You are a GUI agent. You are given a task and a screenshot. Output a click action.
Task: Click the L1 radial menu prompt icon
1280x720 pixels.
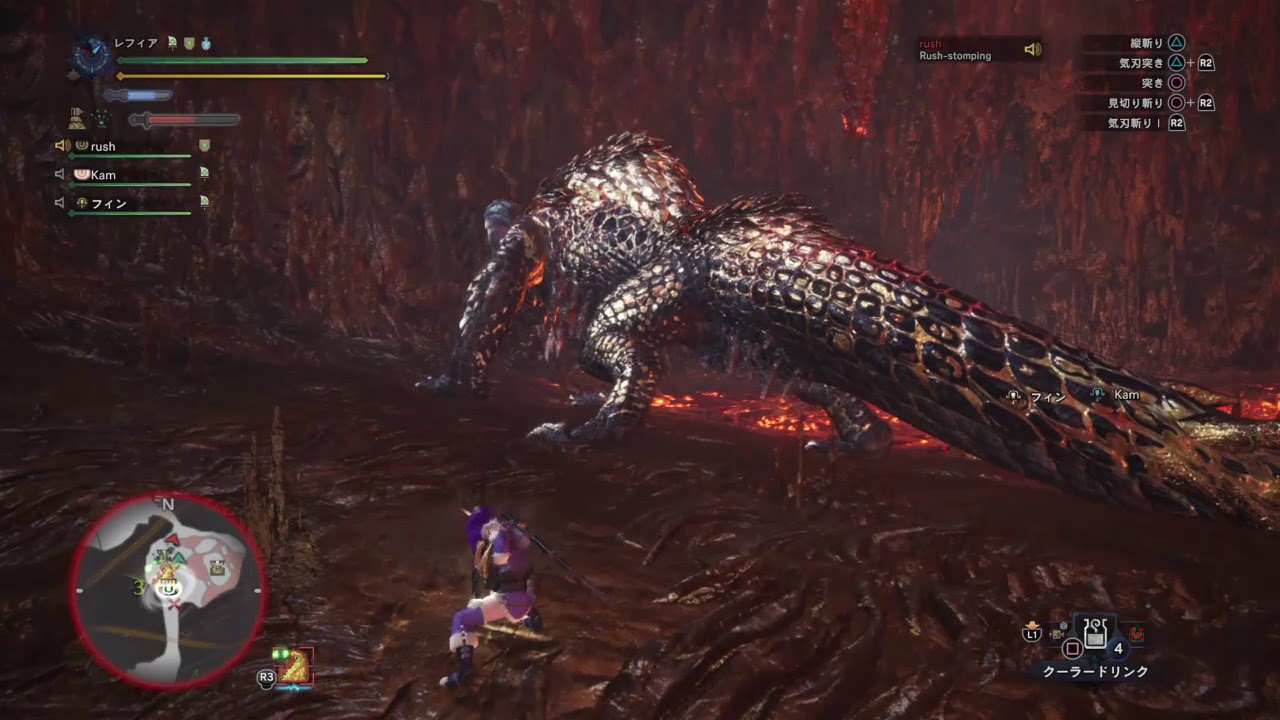[x=1032, y=634]
